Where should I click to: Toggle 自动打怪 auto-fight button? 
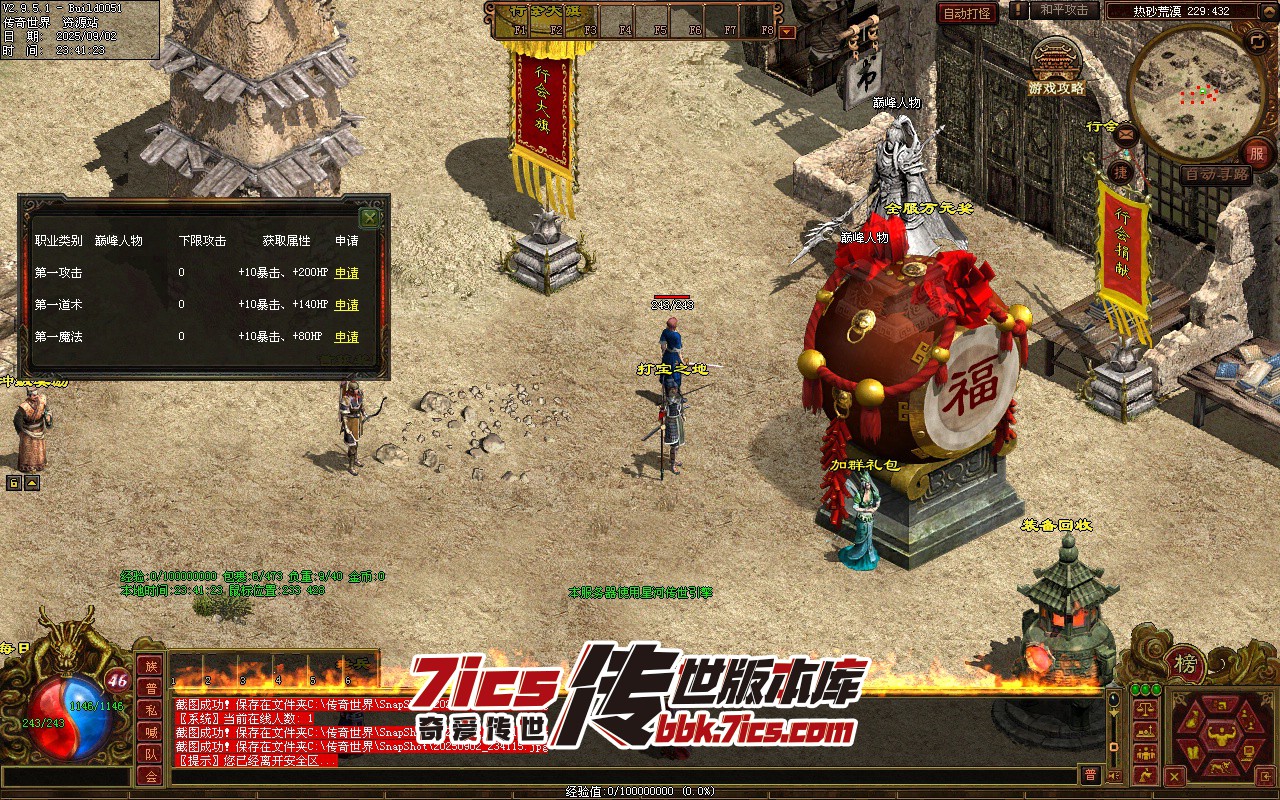[967, 13]
